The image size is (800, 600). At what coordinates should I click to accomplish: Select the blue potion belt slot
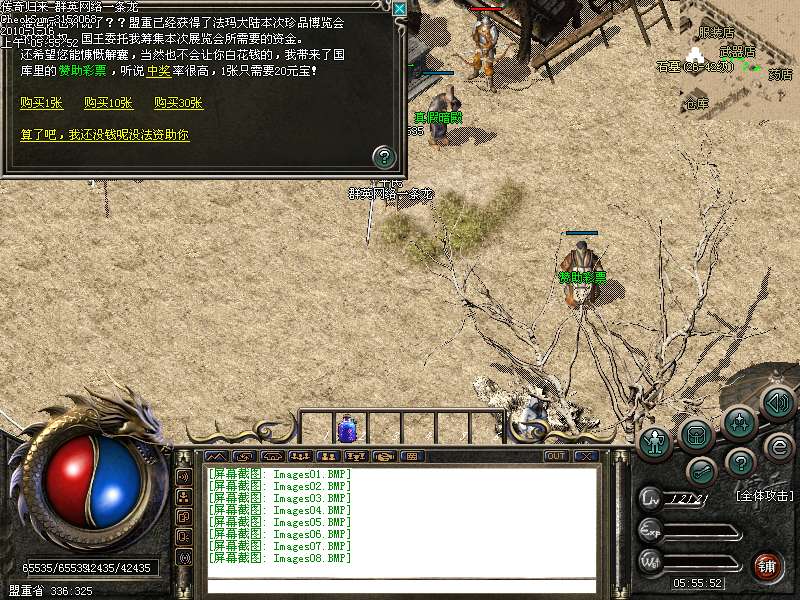pyautogui.click(x=347, y=428)
